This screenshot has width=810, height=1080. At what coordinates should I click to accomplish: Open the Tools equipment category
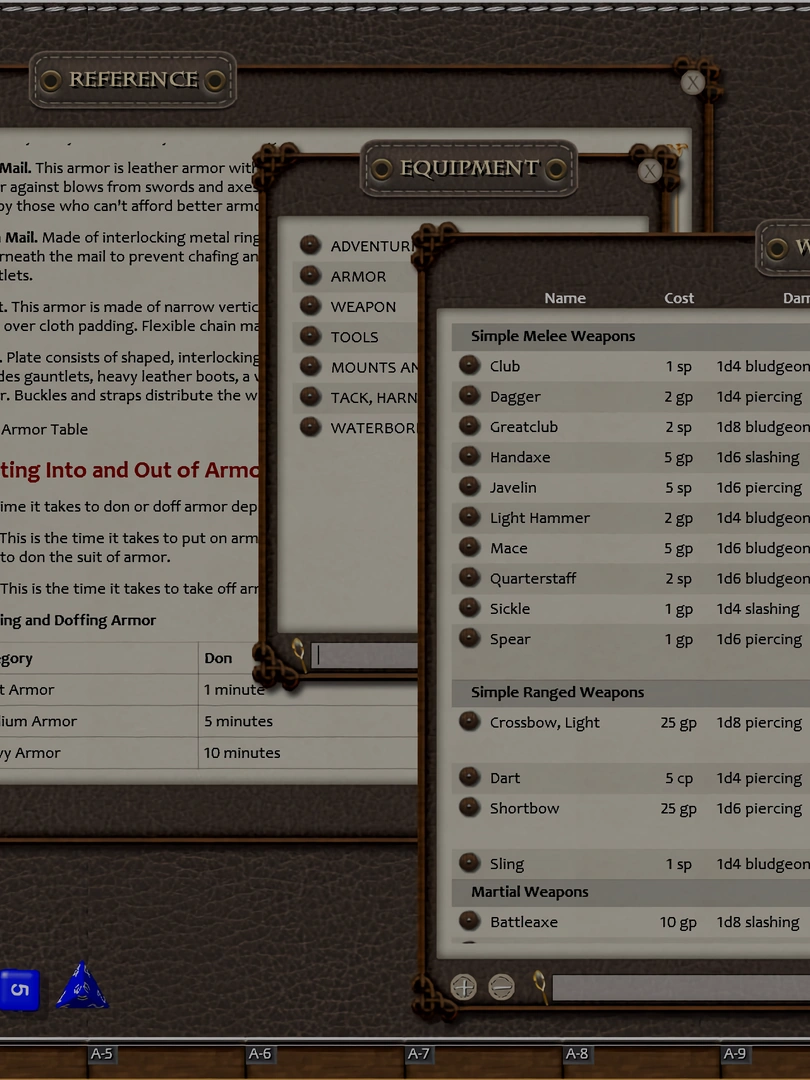(x=354, y=337)
